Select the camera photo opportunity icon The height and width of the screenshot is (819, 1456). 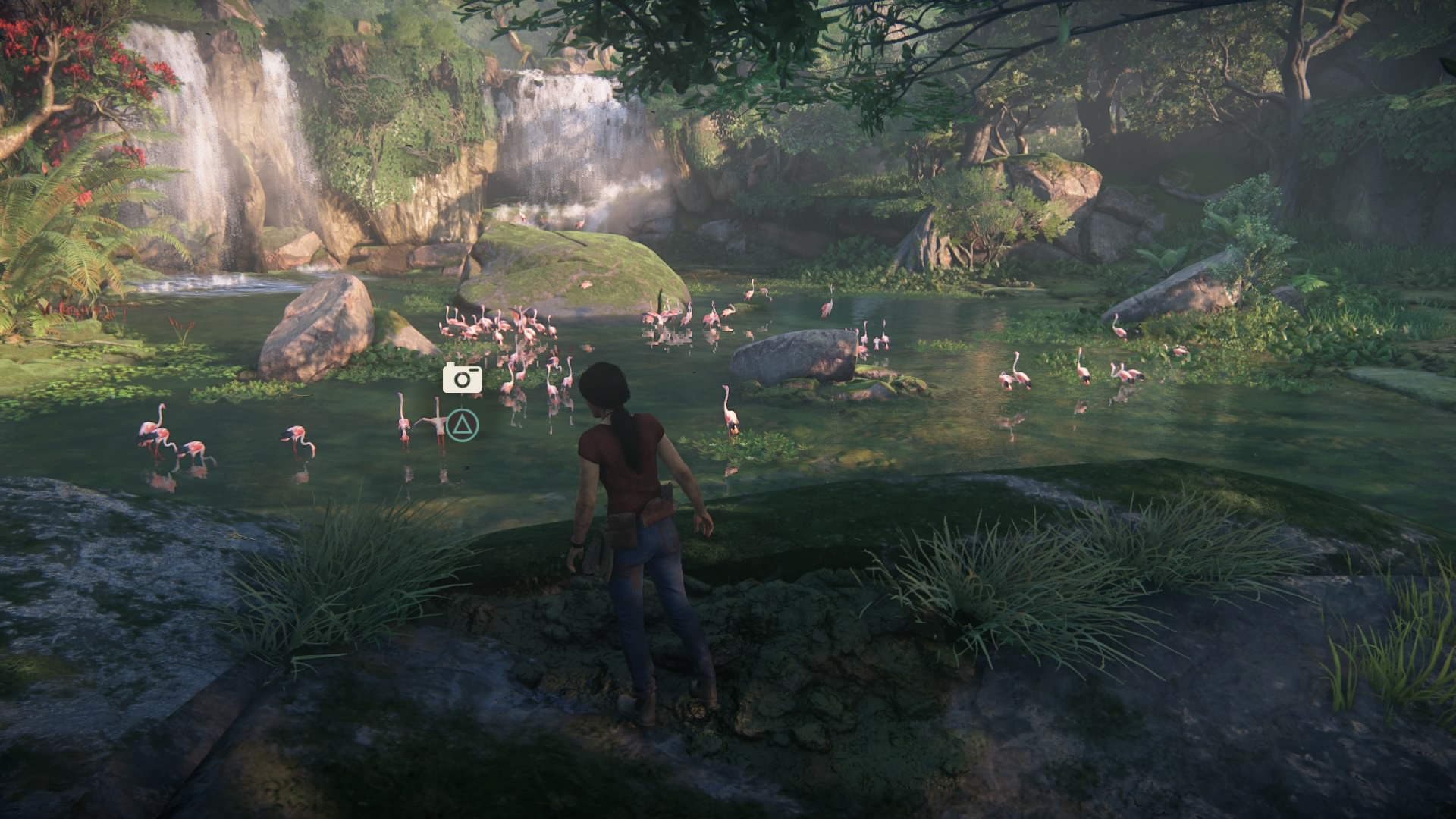click(462, 378)
